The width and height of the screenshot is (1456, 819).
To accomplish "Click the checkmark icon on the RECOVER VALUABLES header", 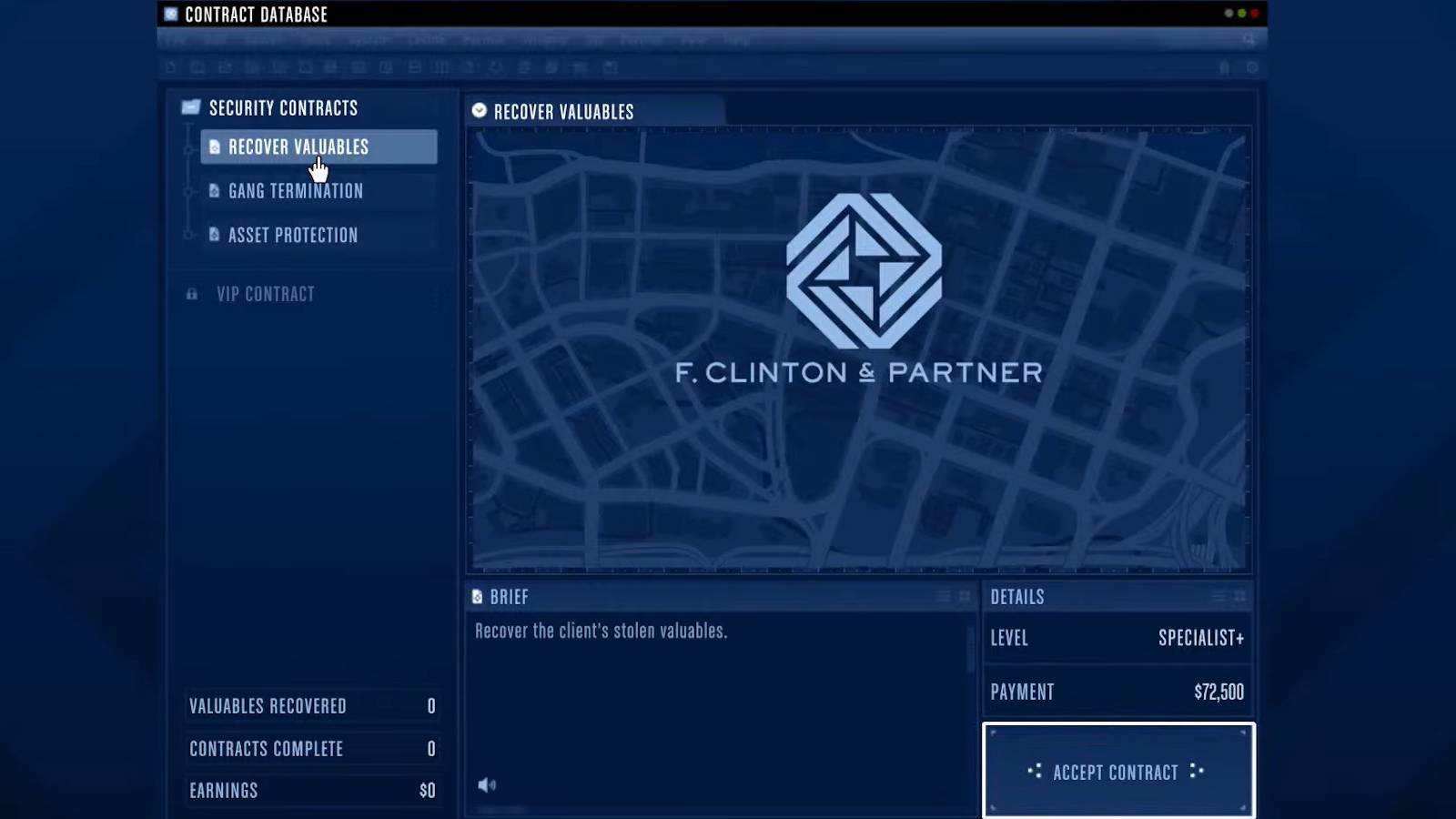I will [479, 111].
